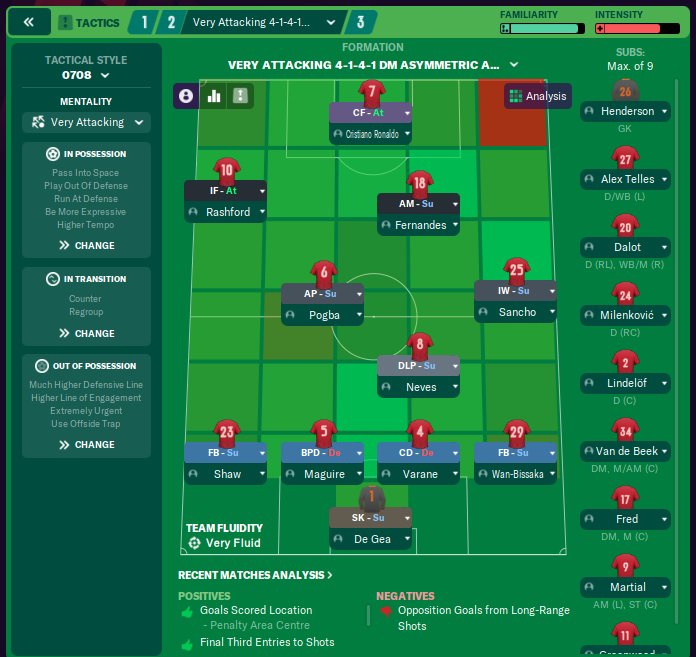The height and width of the screenshot is (657, 696).
Task: Select goalkeeper De Gea
Action: click(x=371, y=539)
